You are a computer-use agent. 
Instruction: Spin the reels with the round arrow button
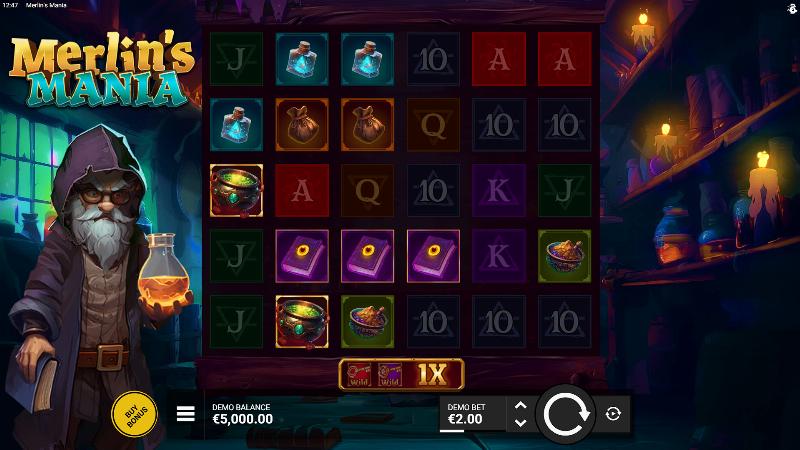(x=567, y=414)
